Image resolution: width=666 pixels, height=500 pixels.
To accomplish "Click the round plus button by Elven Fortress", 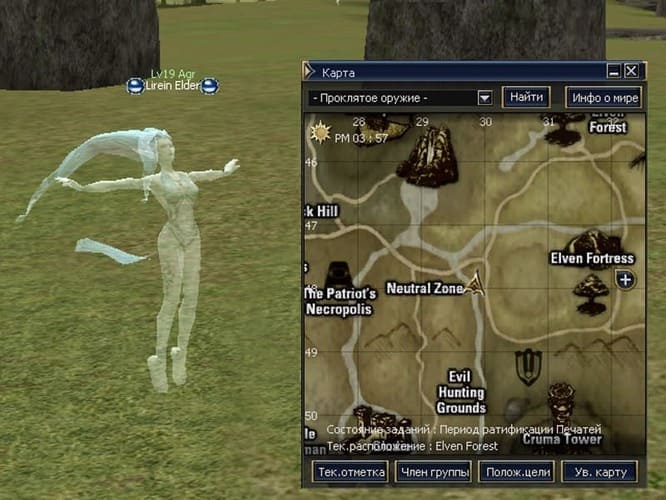I will click(x=626, y=279).
